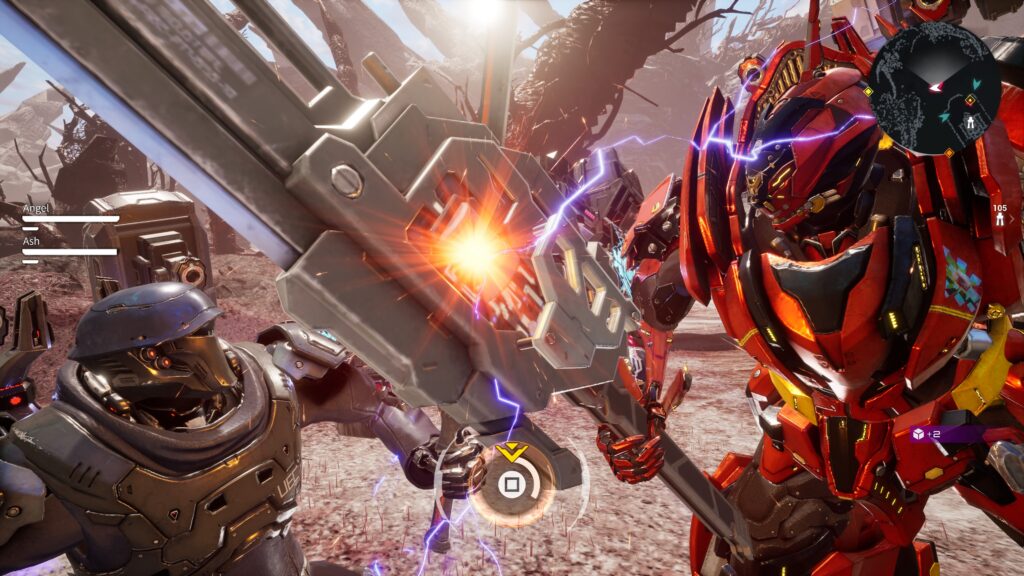Open the circular minimap
Viewport: 1024px width, 576px height.
(934, 88)
